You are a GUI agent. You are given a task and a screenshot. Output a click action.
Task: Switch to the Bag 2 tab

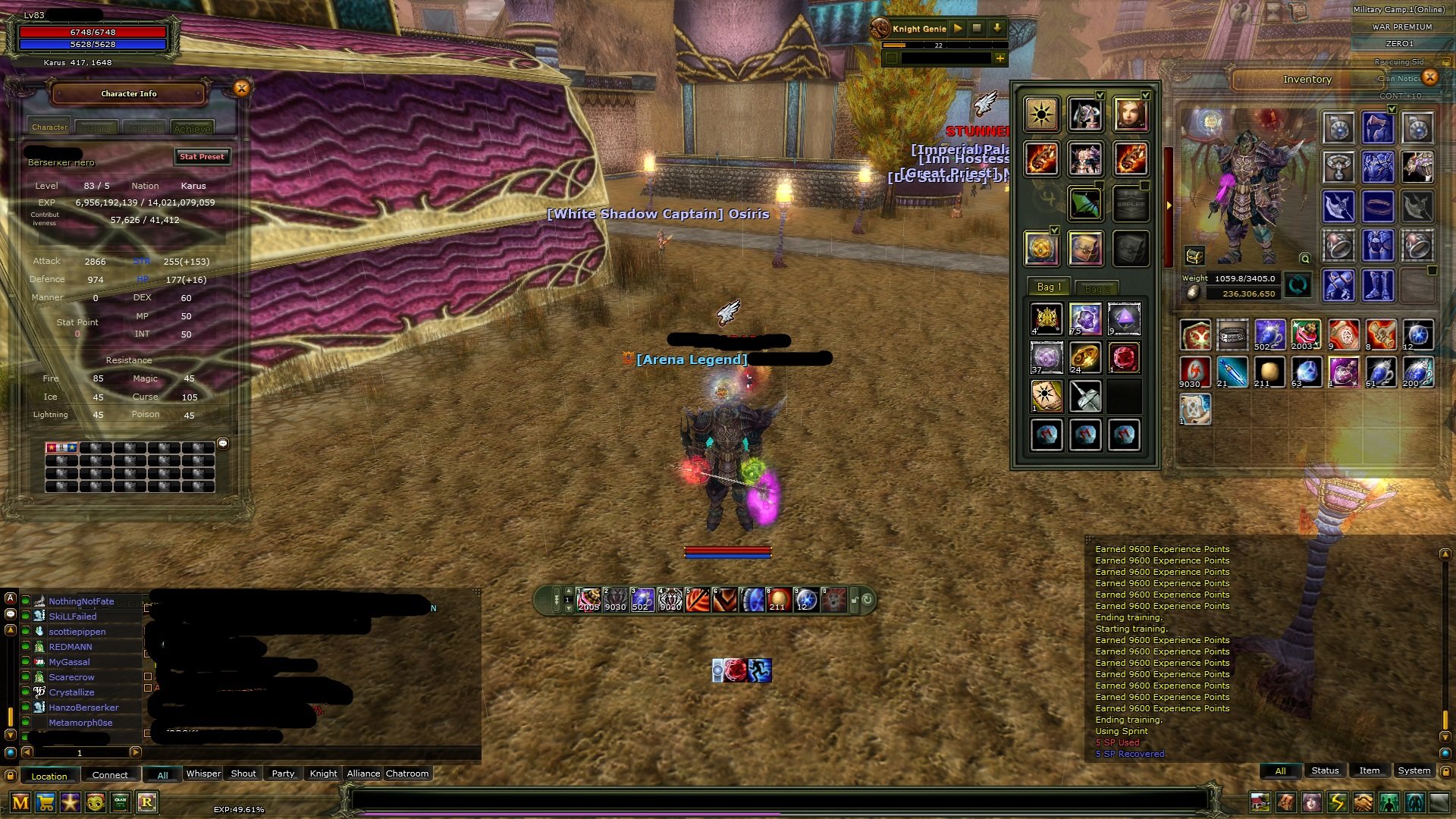1098,287
